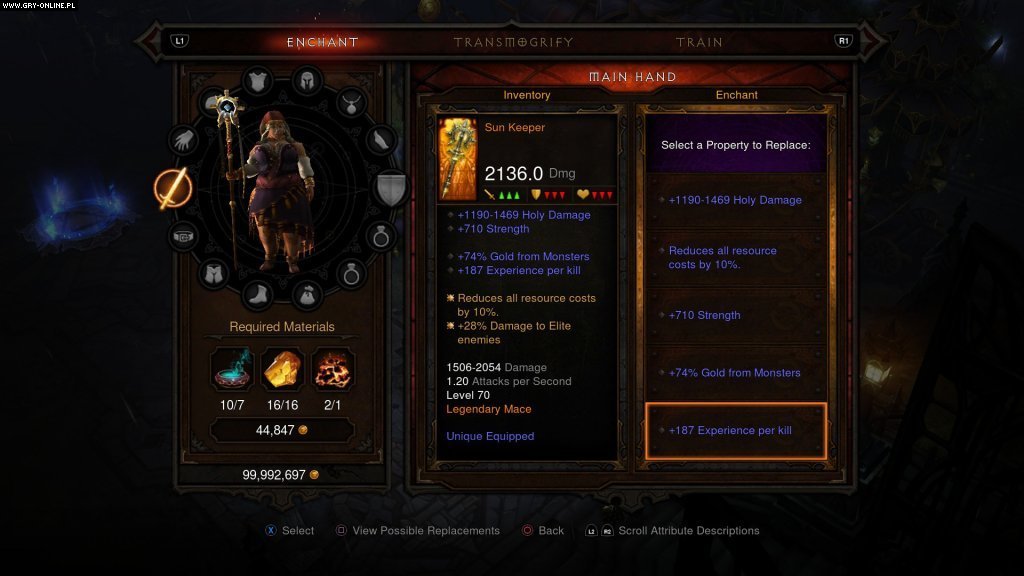Viewport: 1024px width, 576px height.
Task: Choose the Reduces all resource costs property
Action: coord(736,258)
